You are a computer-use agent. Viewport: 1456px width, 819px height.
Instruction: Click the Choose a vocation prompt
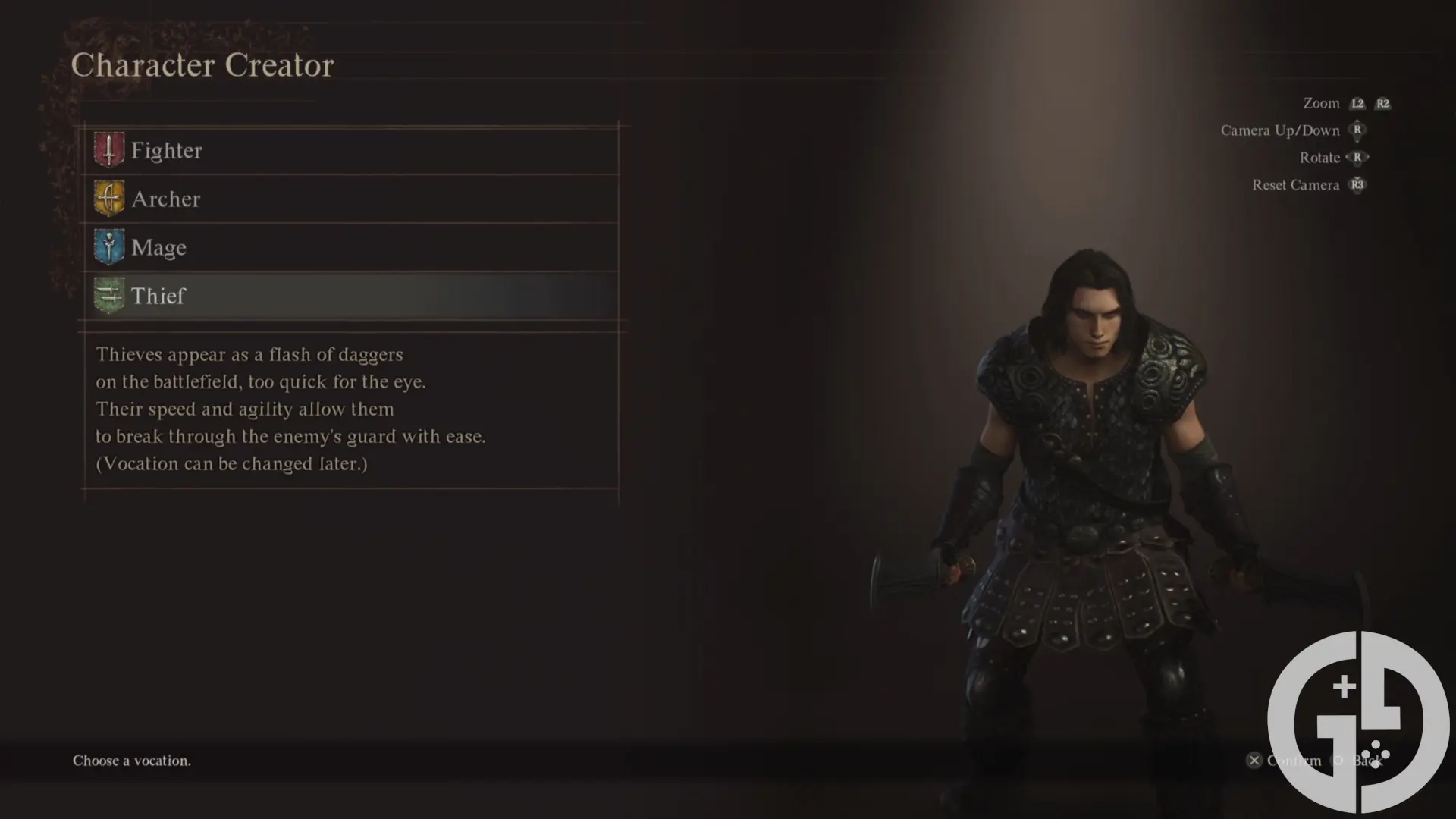(x=130, y=761)
